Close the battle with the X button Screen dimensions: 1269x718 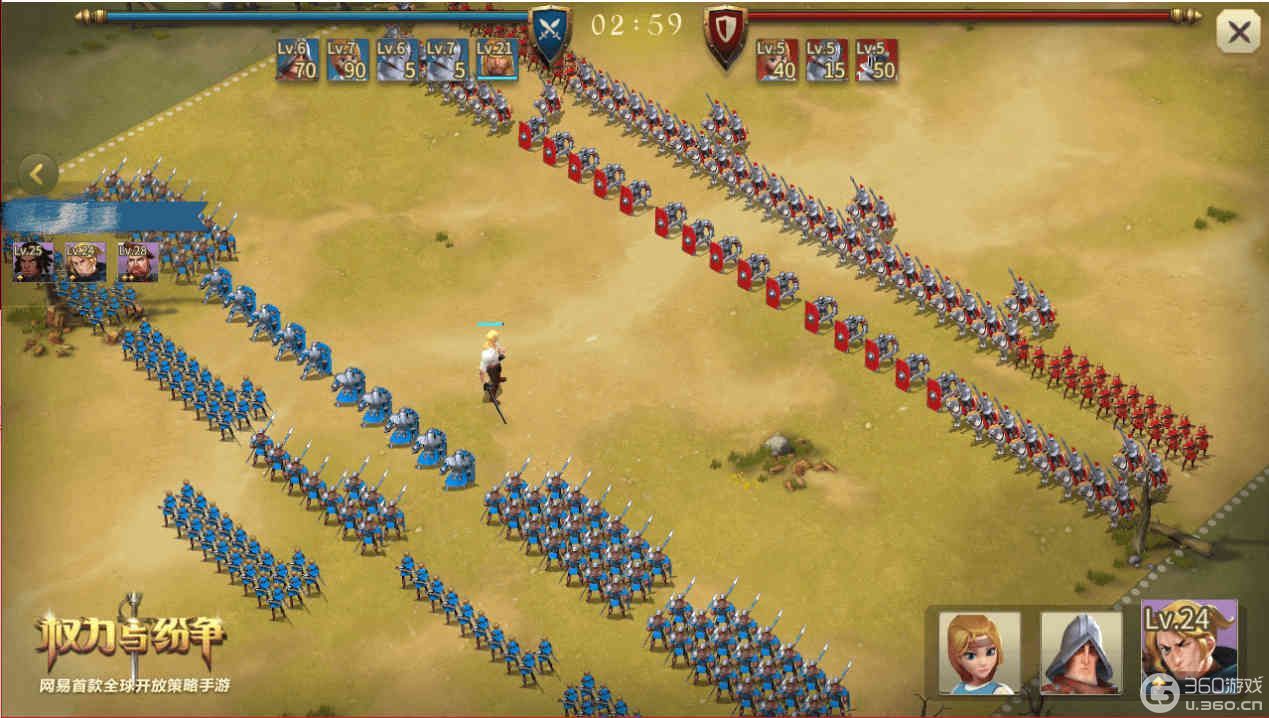(1238, 33)
